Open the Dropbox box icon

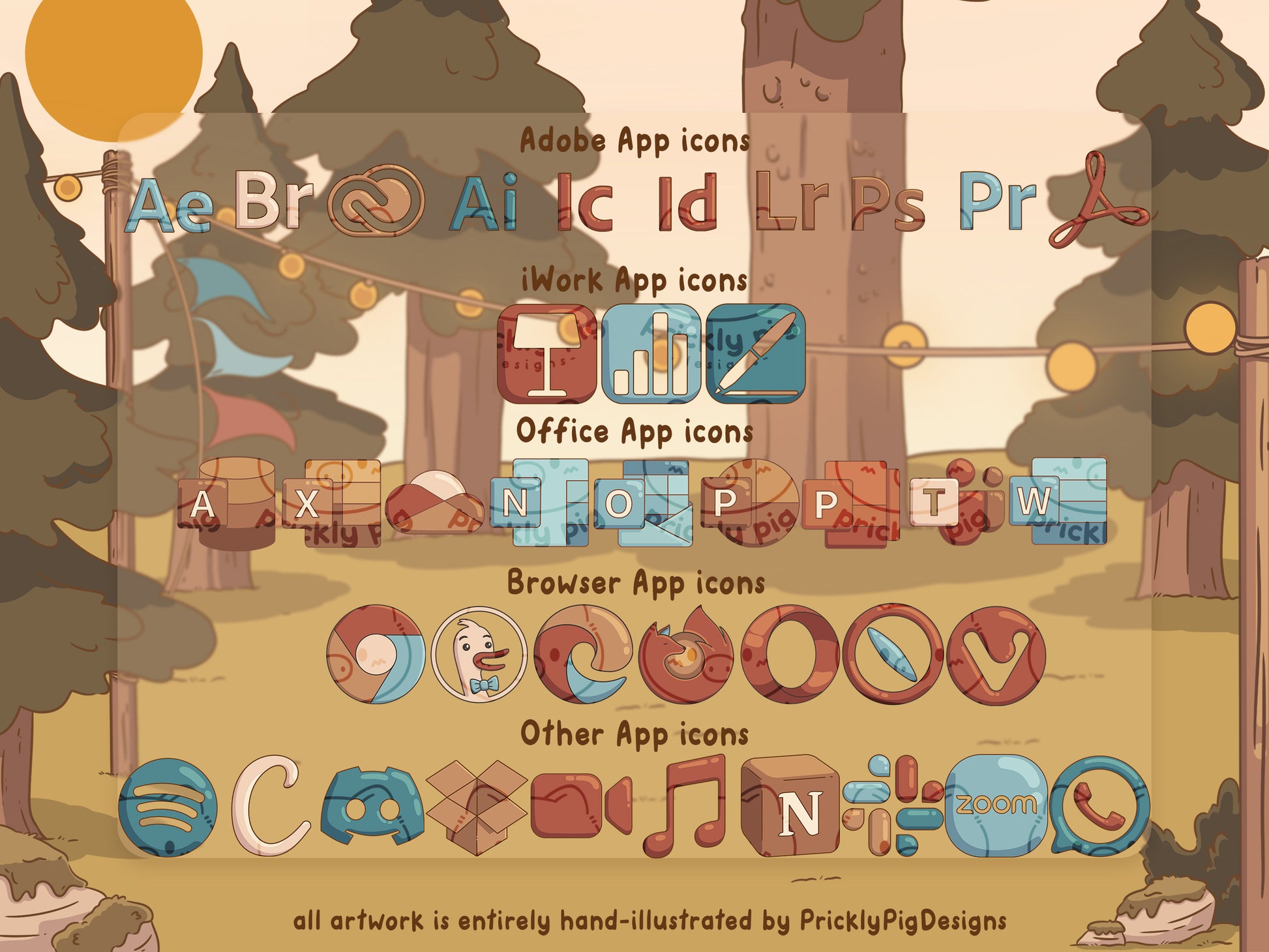click(477, 807)
